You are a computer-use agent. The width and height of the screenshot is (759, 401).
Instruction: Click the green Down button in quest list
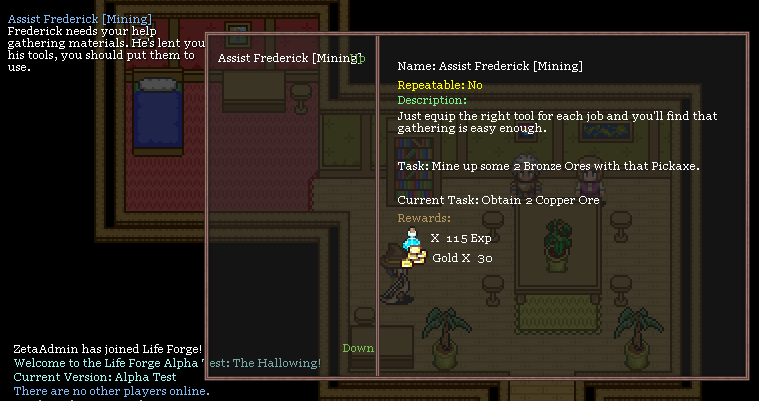click(358, 348)
